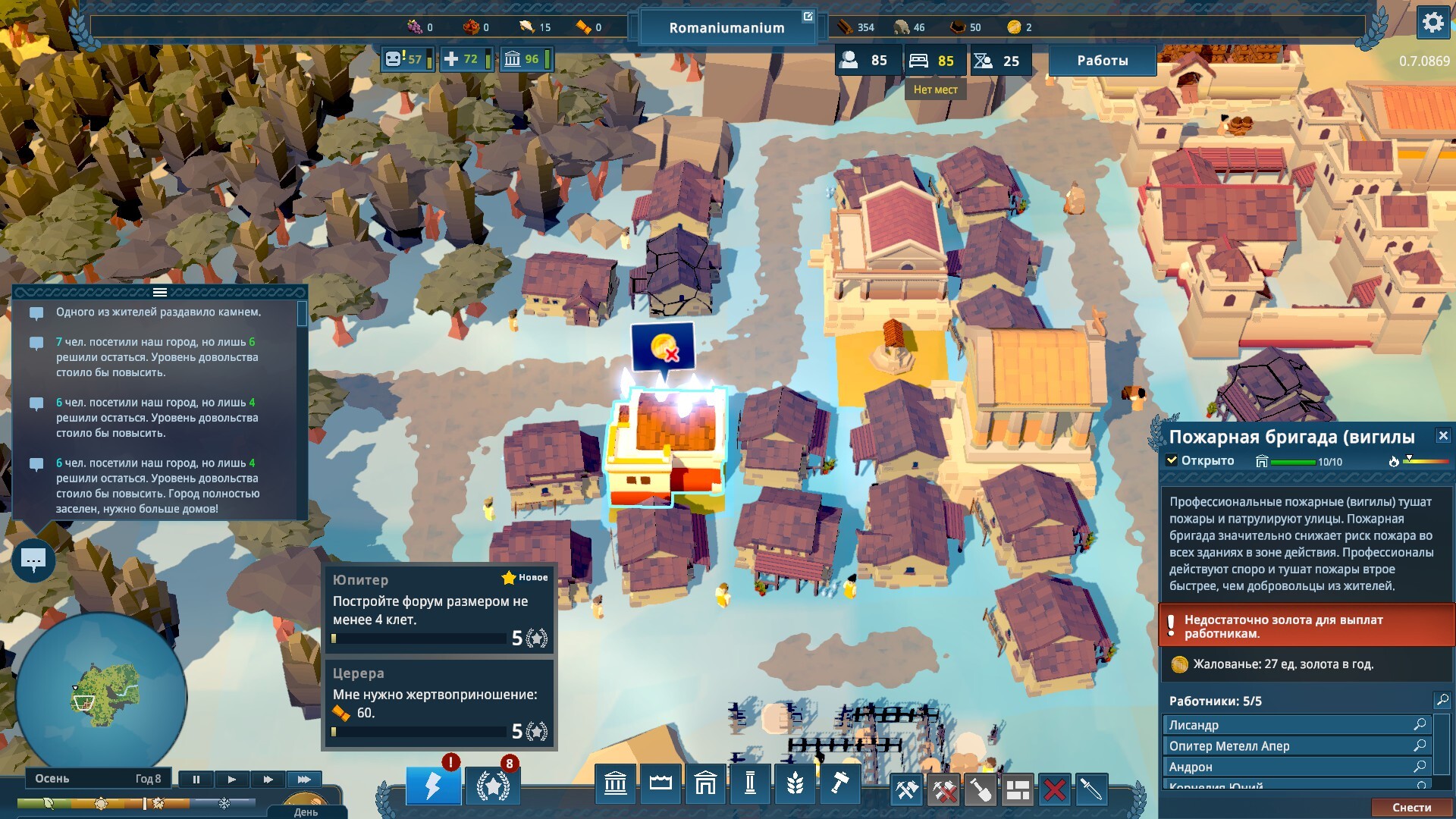Screen dimensions: 1456x819
Task: Set game speed to normal play
Action: [231, 779]
